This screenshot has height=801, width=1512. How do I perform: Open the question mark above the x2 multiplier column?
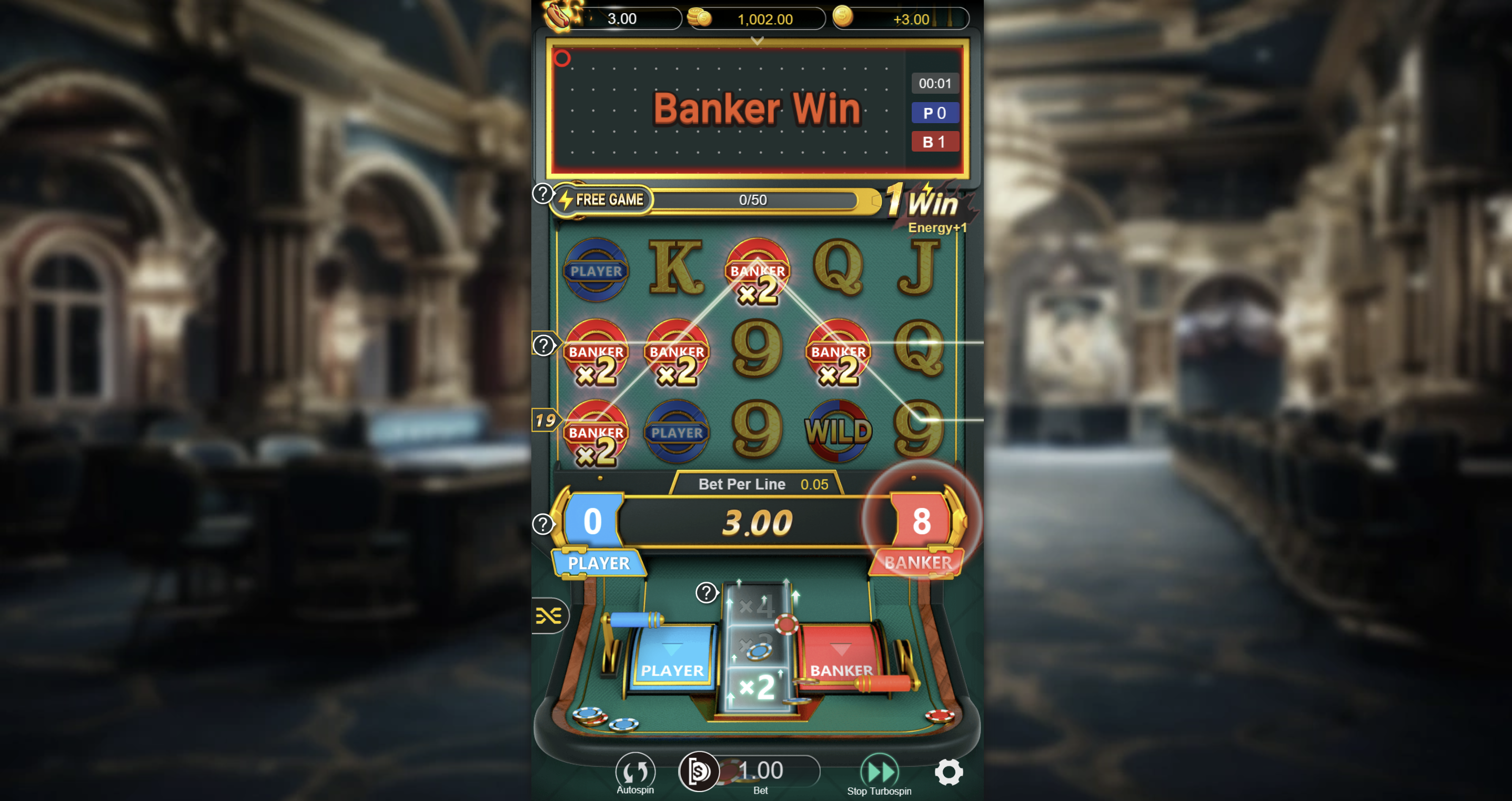pos(706,594)
